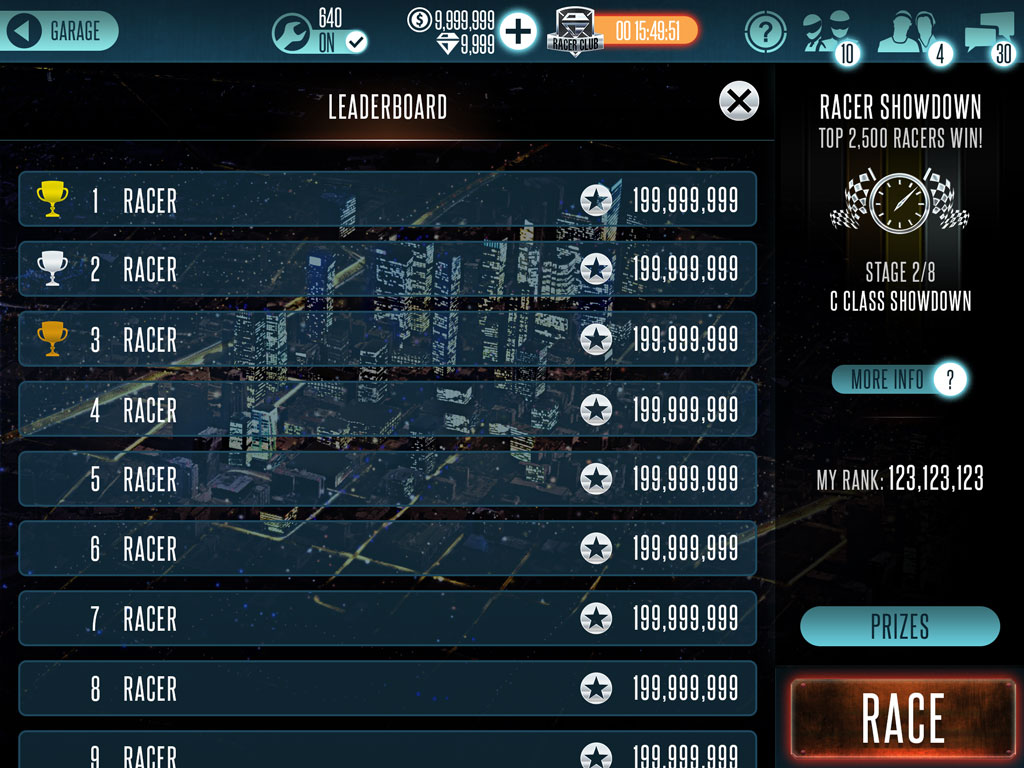1024x768 pixels.
Task: Open the friends icon with 4 badge
Action: [909, 34]
